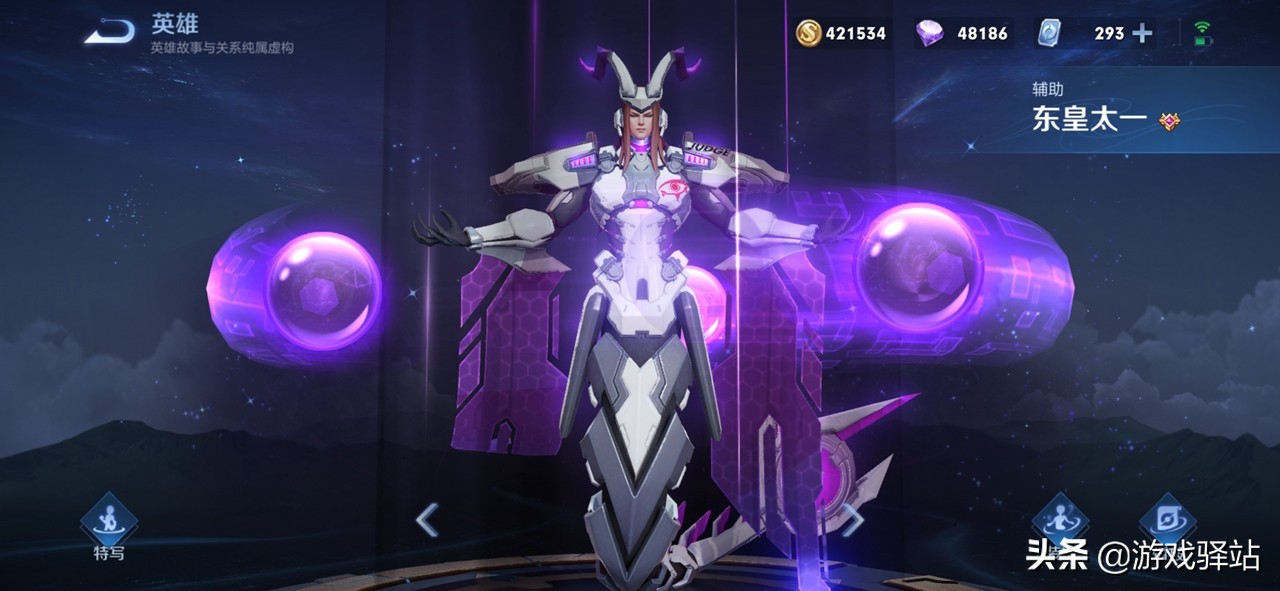1280x591 pixels.
Task: Open the scroll icon diamond button
Action: point(1167,518)
